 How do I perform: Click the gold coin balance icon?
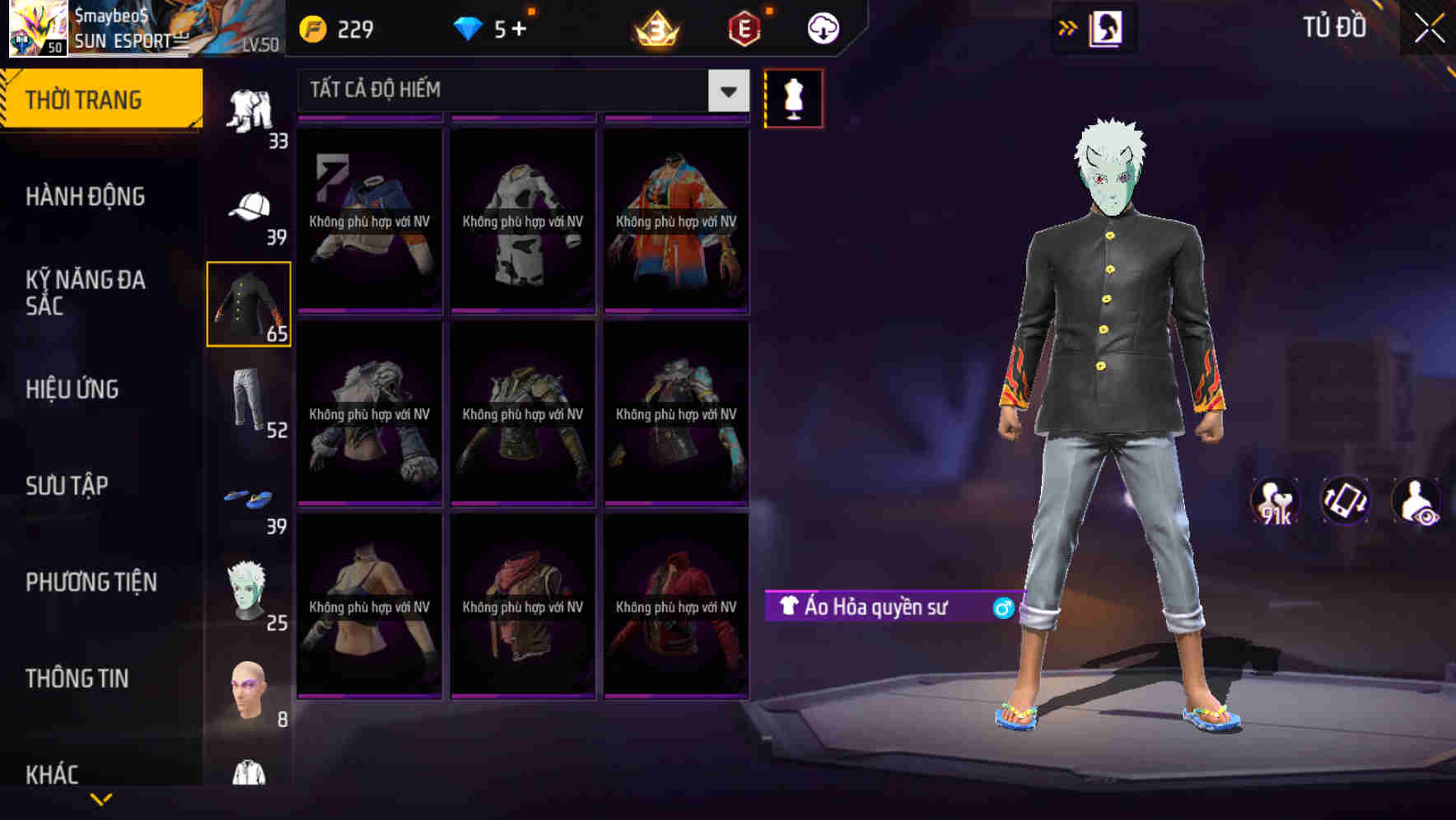click(x=313, y=27)
